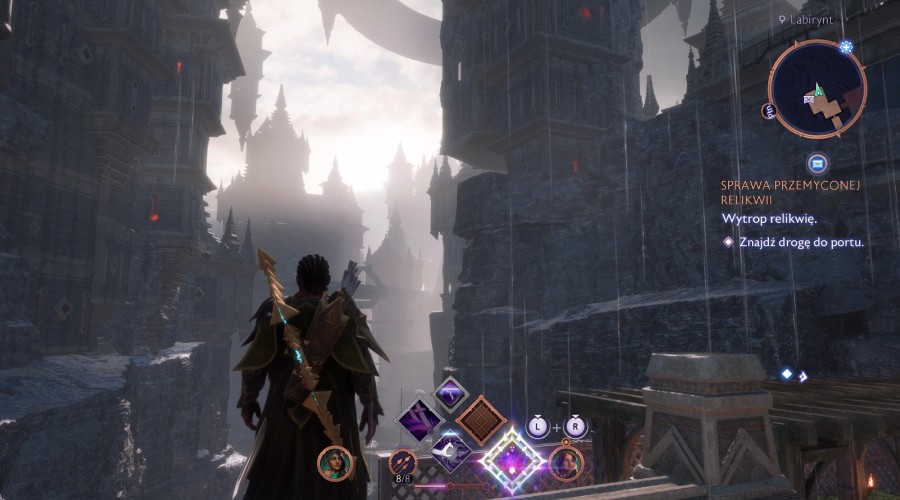Image resolution: width=900 pixels, height=500 pixels.
Task: Activate the purple lightning ability
Action: [450, 392]
